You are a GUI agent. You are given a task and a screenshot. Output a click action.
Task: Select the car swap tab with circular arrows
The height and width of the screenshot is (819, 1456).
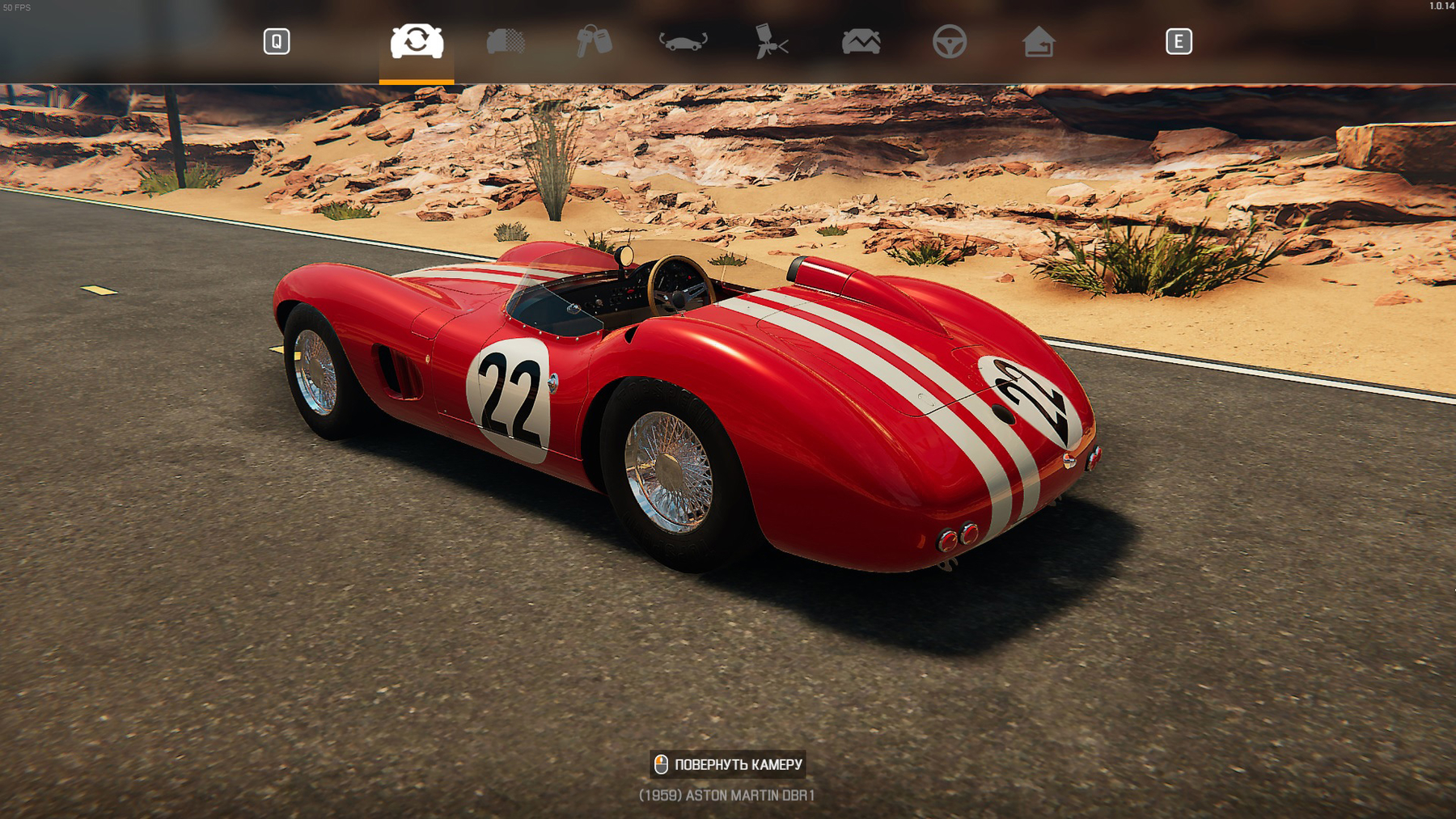417,41
